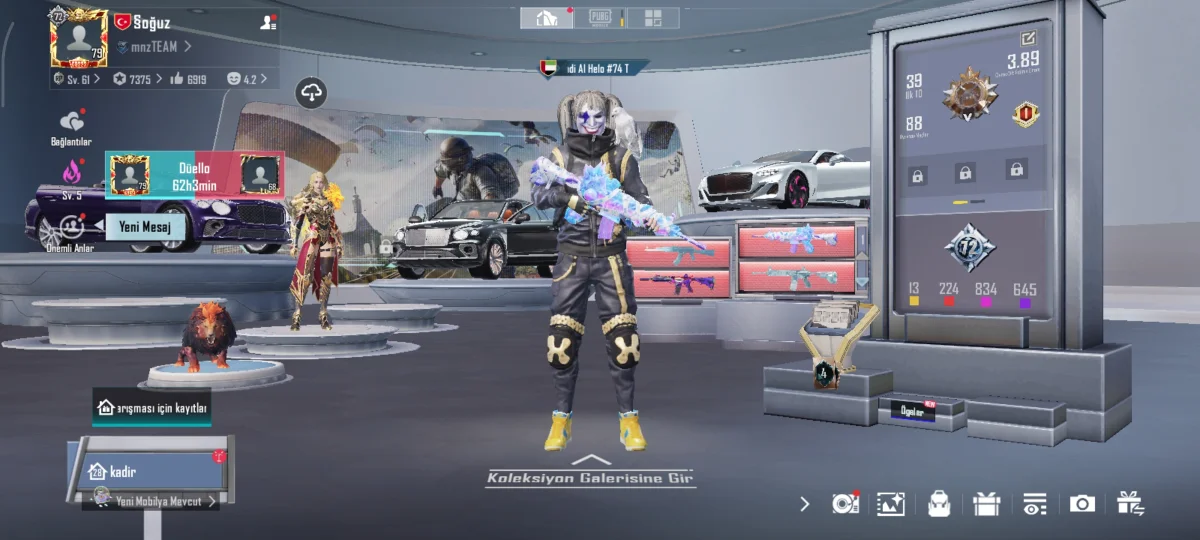Open the Yeni Mobilya Mevcut notice

coord(155,501)
